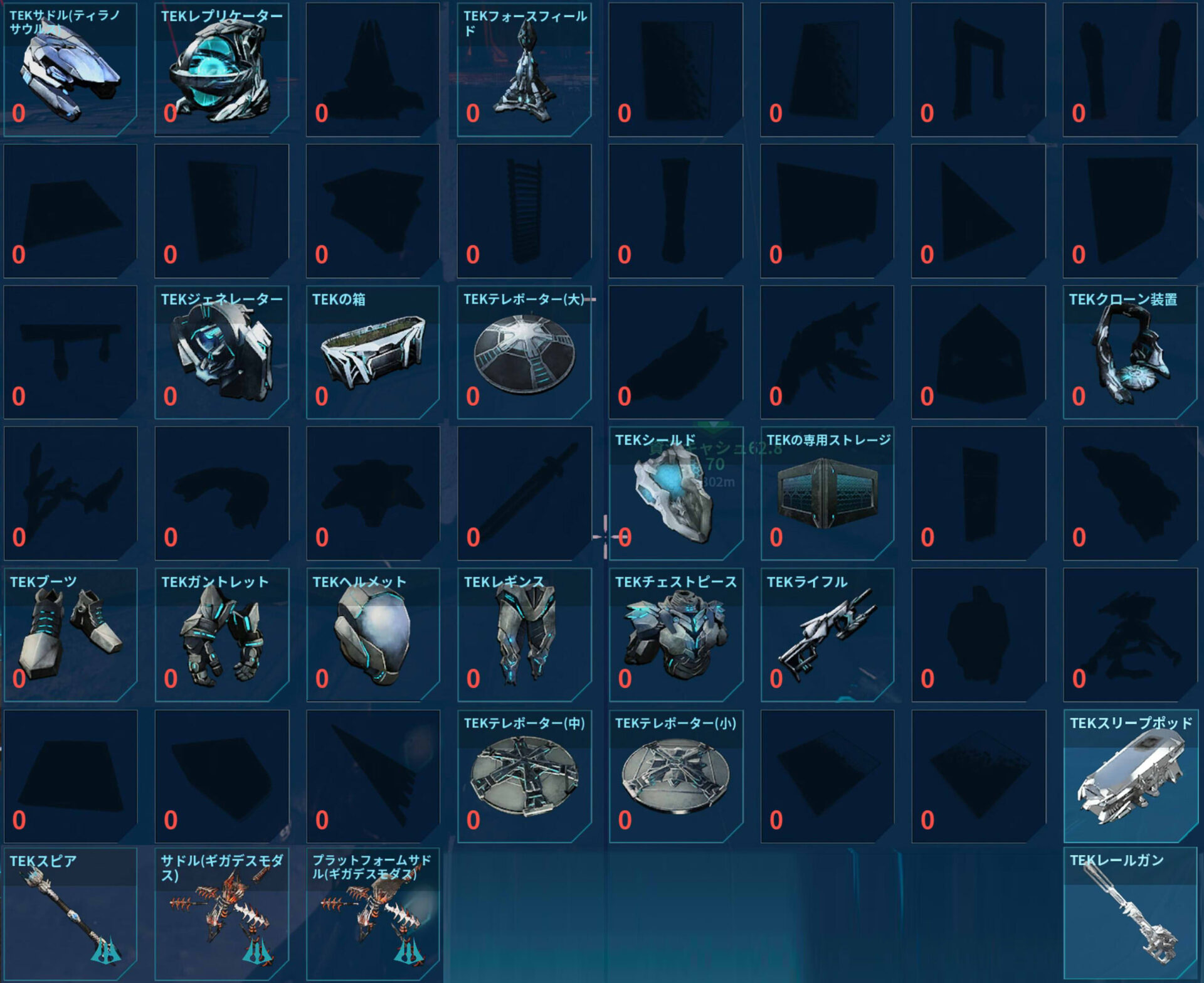This screenshot has width=1204, height=983.
Task: Pick the TEKチェストピース engram
Action: (675, 635)
